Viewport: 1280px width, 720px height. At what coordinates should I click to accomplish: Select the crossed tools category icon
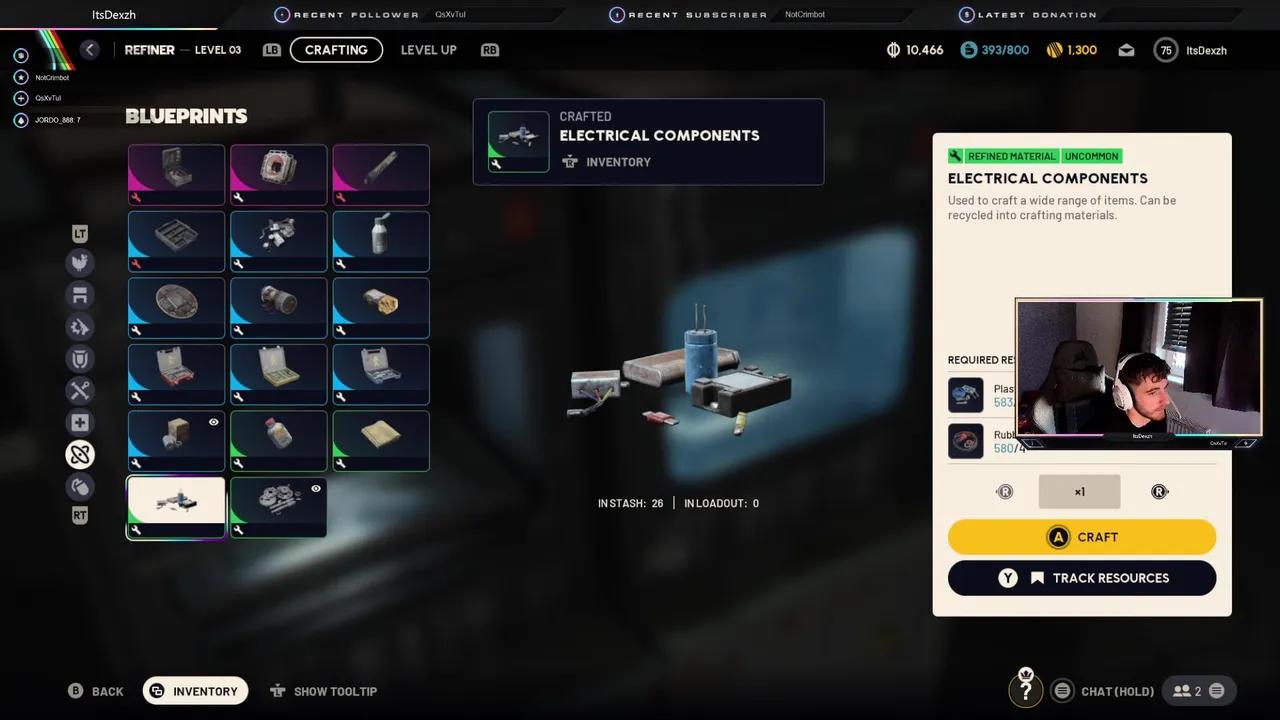point(80,390)
